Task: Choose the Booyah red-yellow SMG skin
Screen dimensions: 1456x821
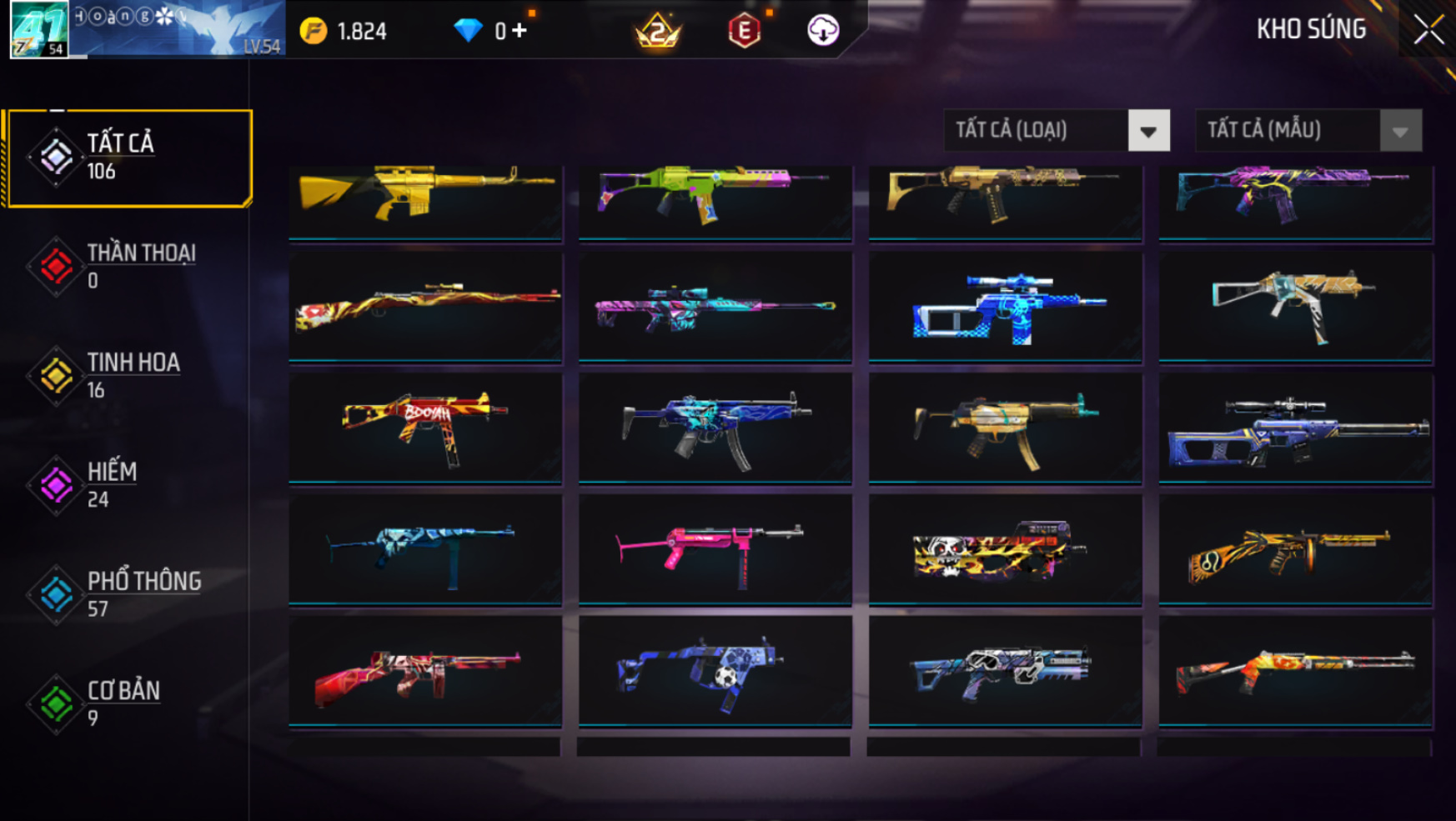Action: click(x=425, y=427)
